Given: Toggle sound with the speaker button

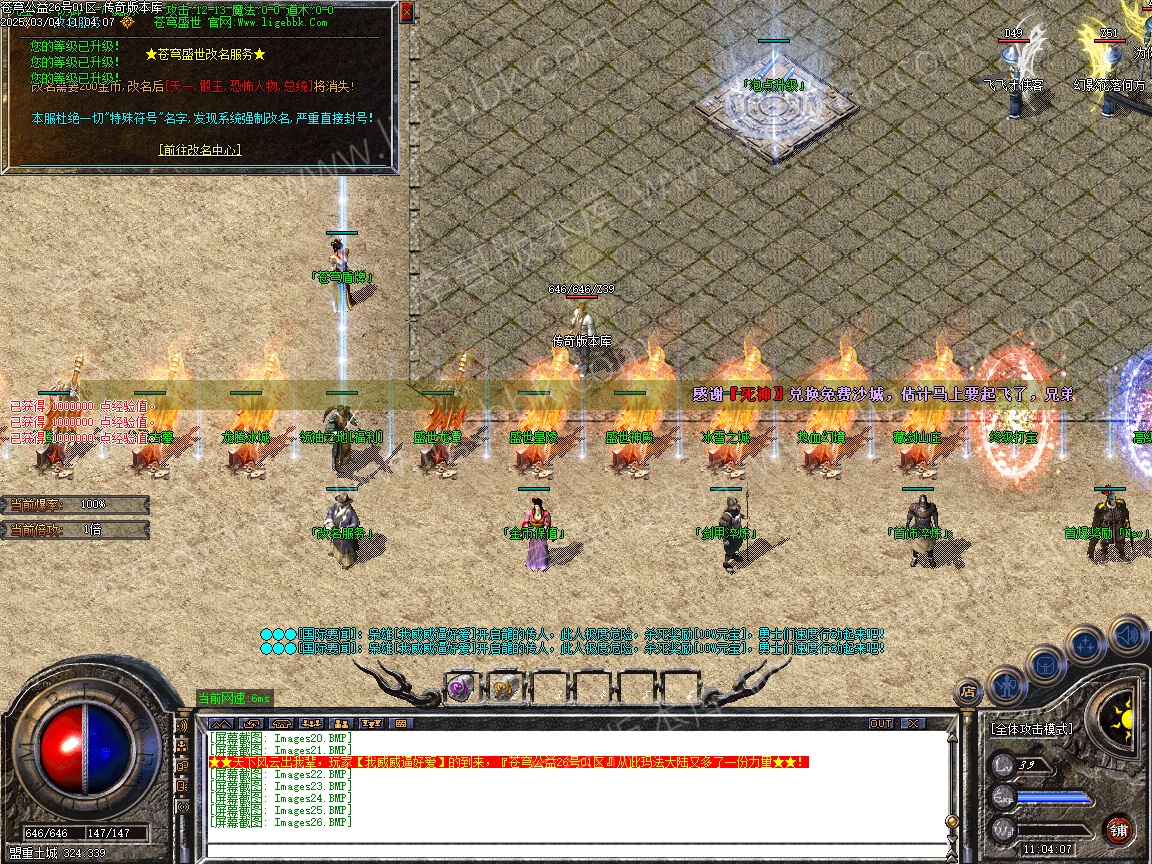Looking at the screenshot, I should click(1127, 633).
